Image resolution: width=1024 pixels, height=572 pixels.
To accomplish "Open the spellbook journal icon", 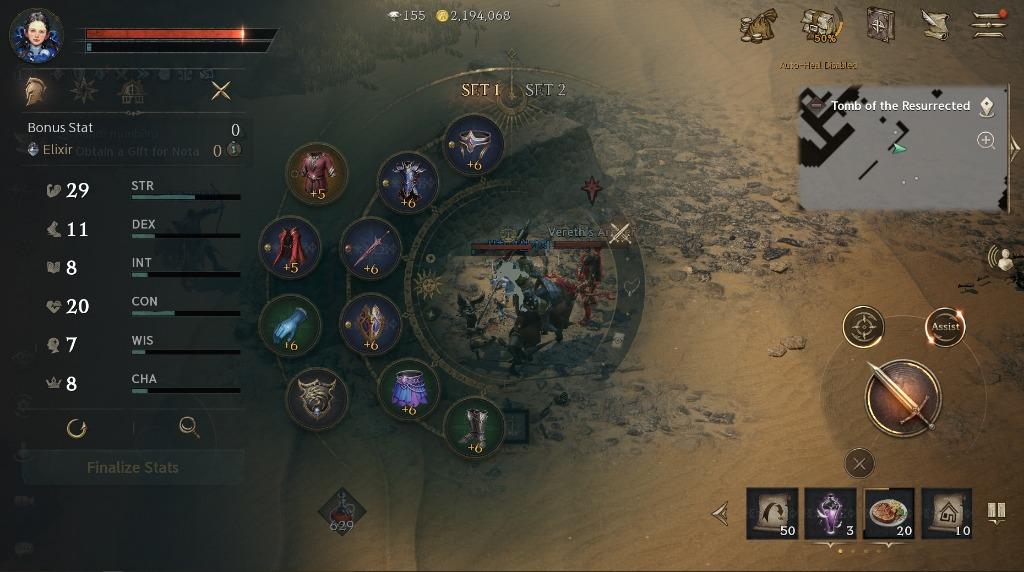I will point(880,24).
